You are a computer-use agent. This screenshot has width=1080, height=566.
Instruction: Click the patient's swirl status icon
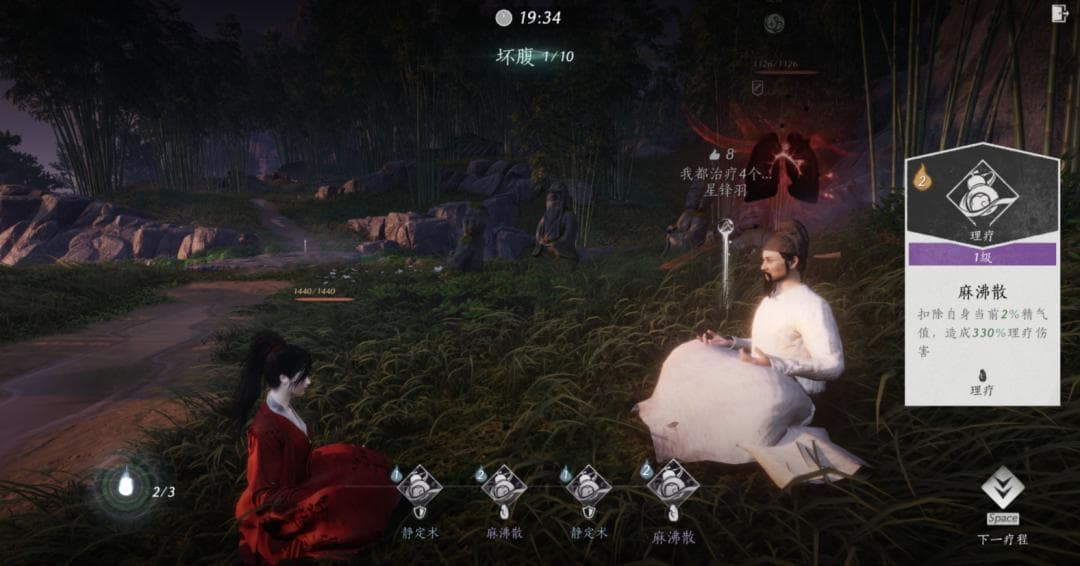774,24
